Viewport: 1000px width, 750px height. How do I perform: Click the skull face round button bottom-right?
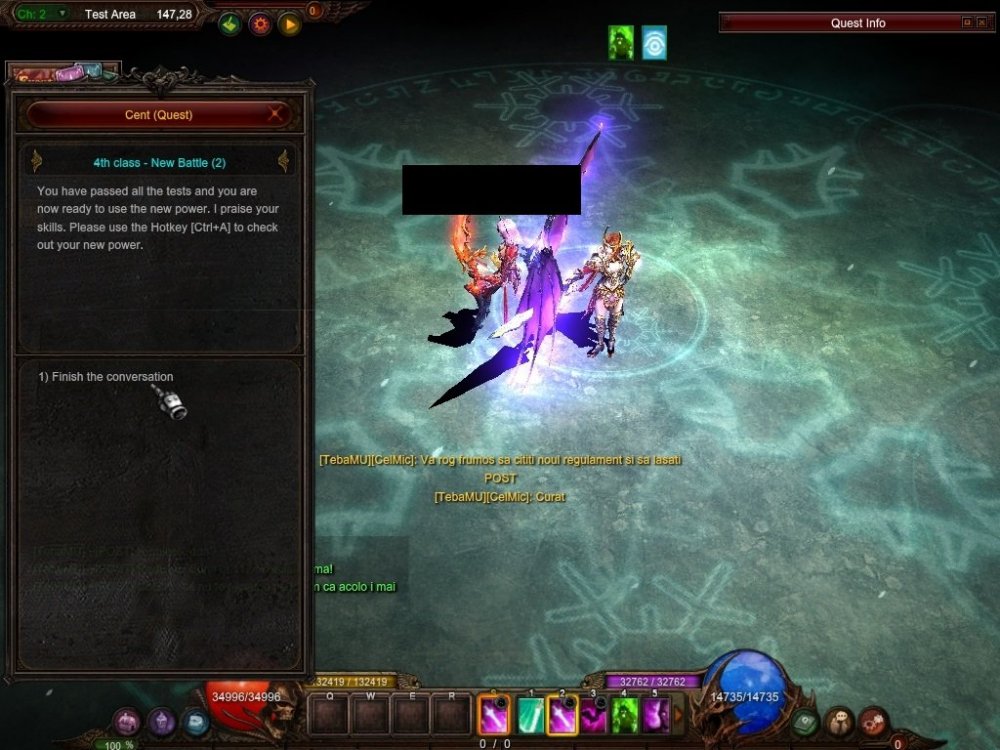840,722
